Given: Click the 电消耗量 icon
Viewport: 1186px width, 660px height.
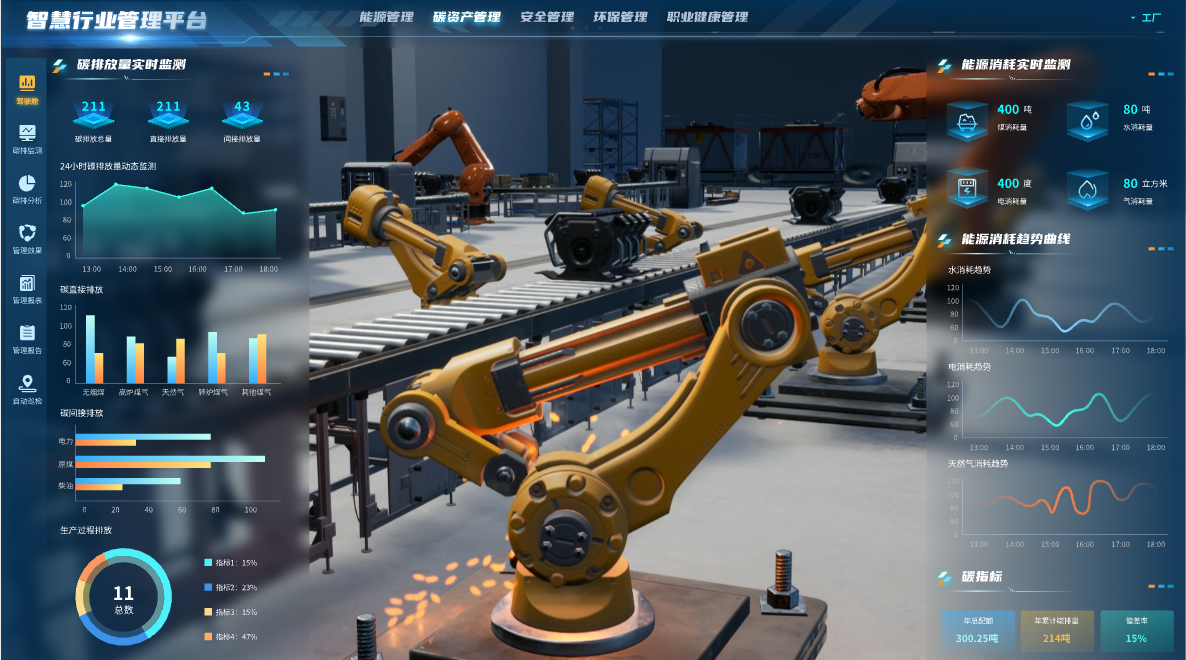Looking at the screenshot, I should click(x=967, y=189).
